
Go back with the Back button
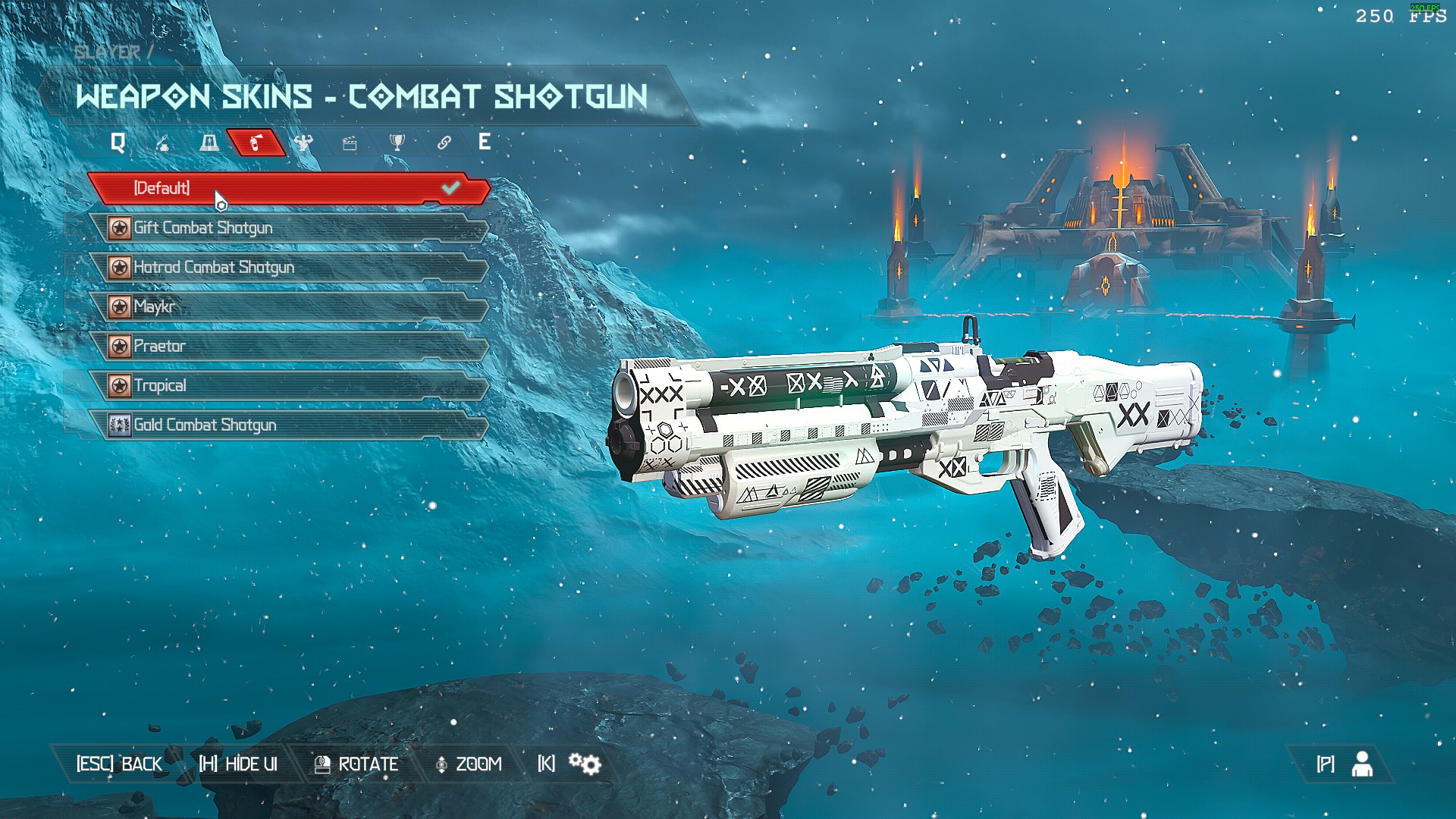pyautogui.click(x=119, y=764)
